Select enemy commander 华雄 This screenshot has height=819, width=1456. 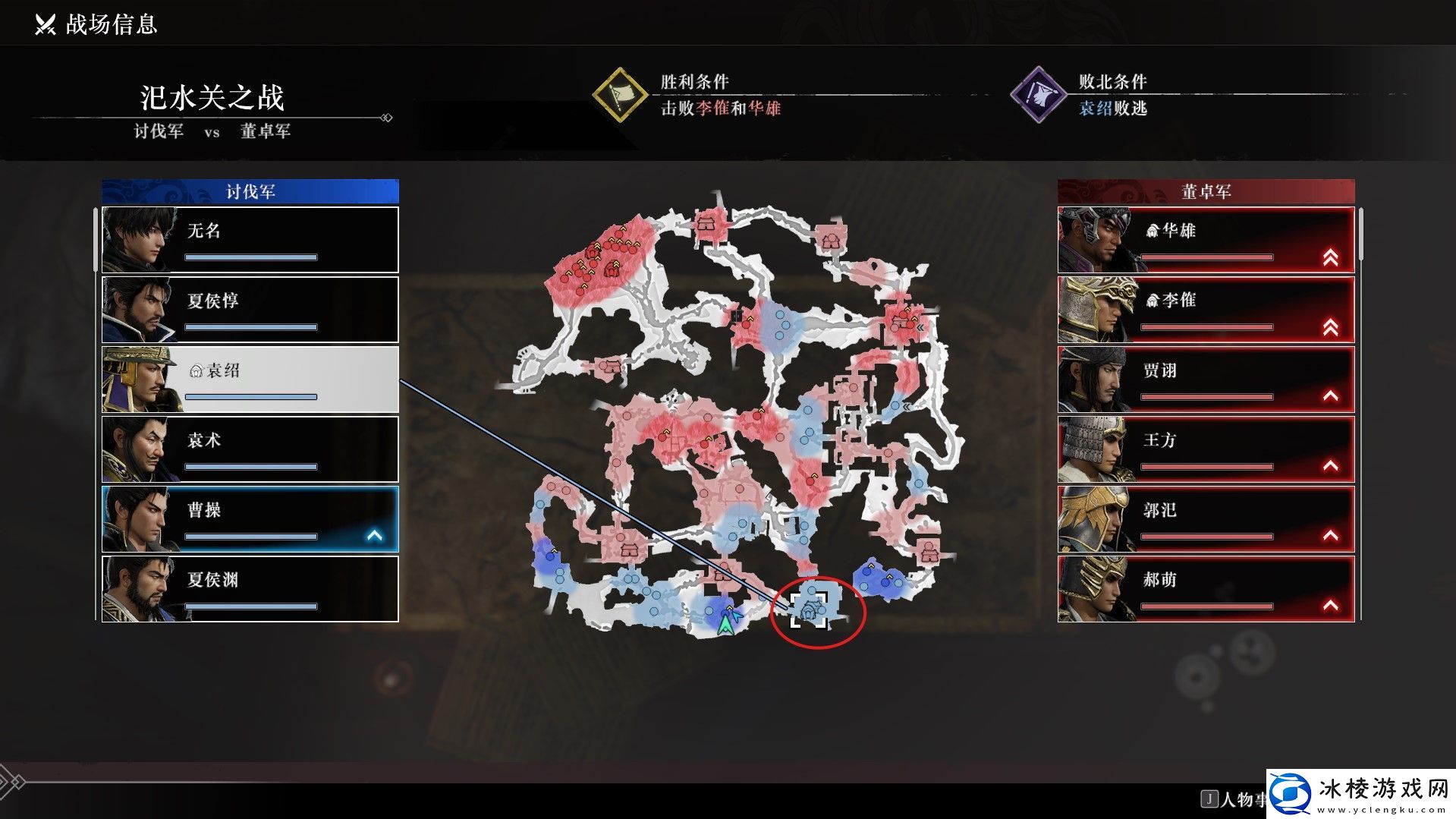click(1206, 240)
